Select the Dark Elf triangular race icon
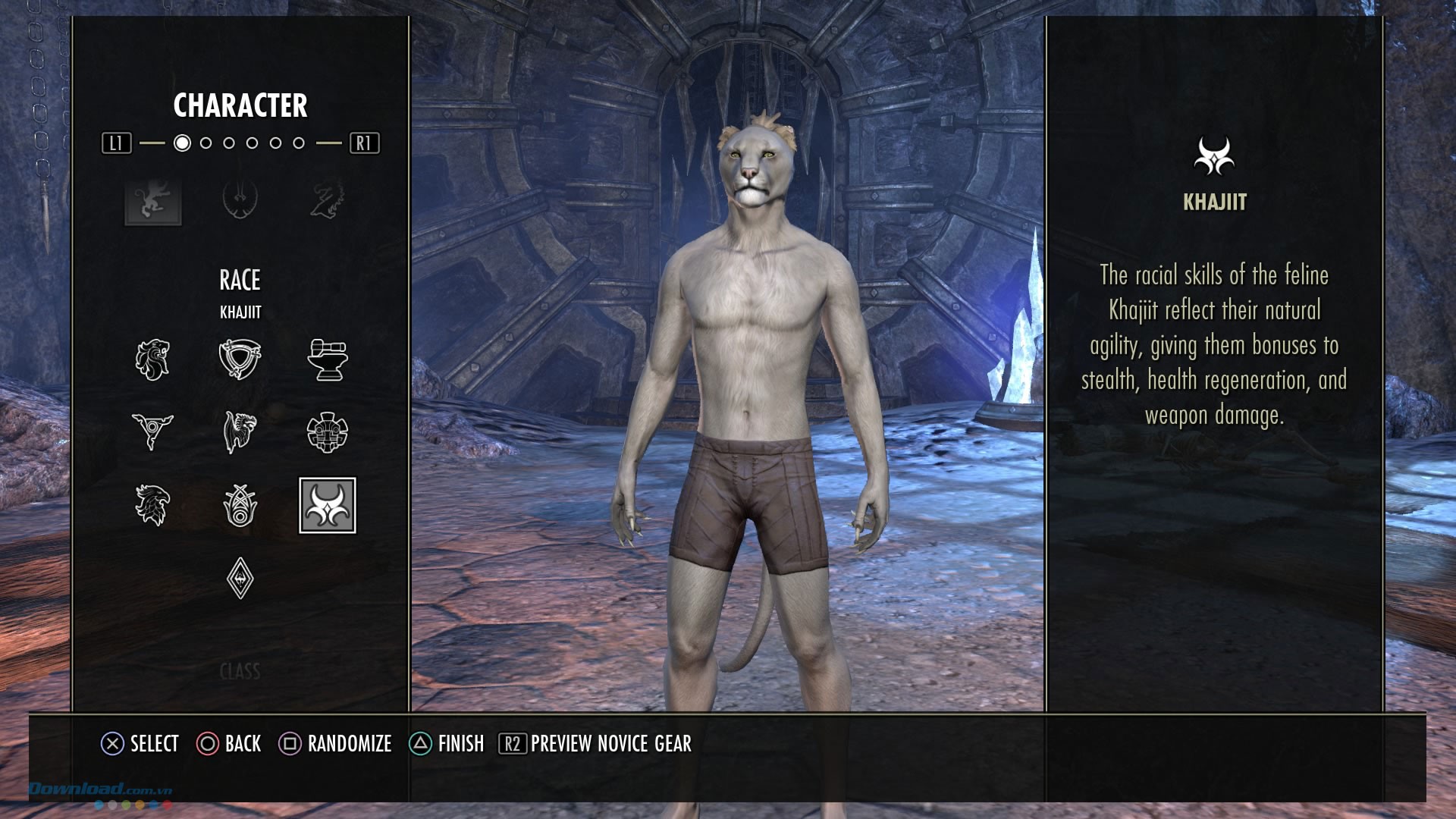 click(x=152, y=431)
